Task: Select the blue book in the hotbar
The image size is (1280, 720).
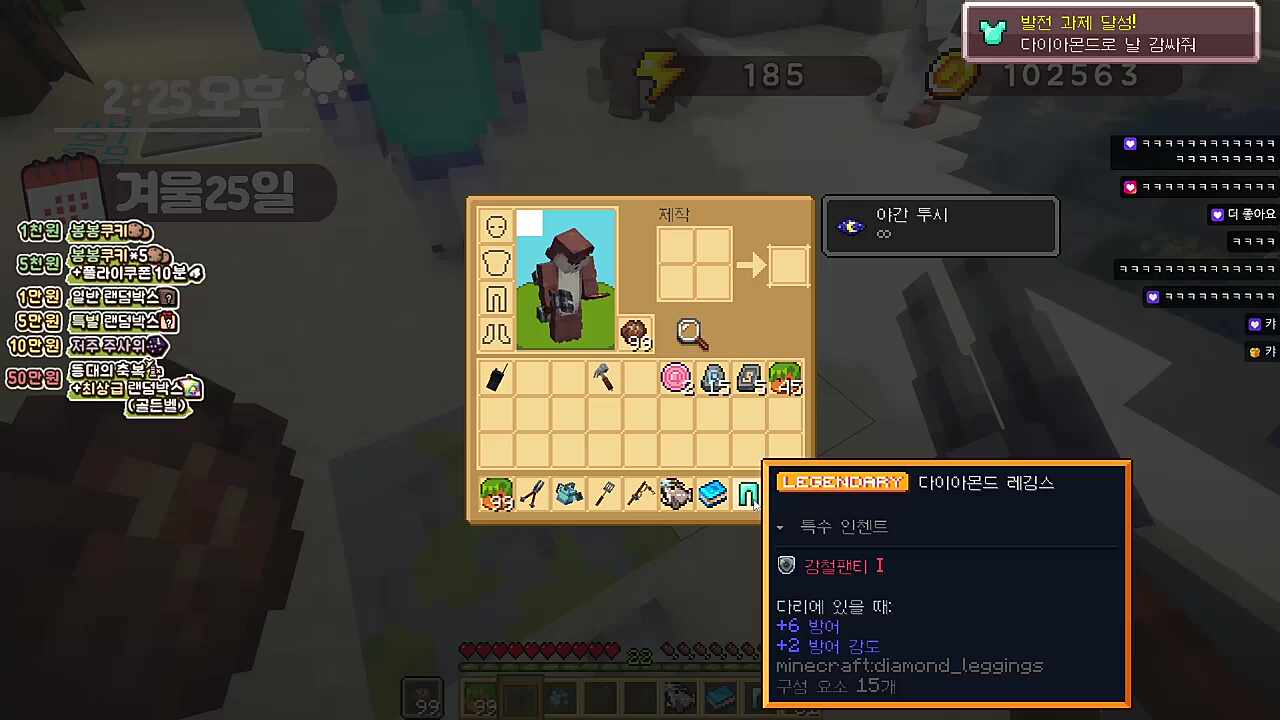Action: coord(713,493)
